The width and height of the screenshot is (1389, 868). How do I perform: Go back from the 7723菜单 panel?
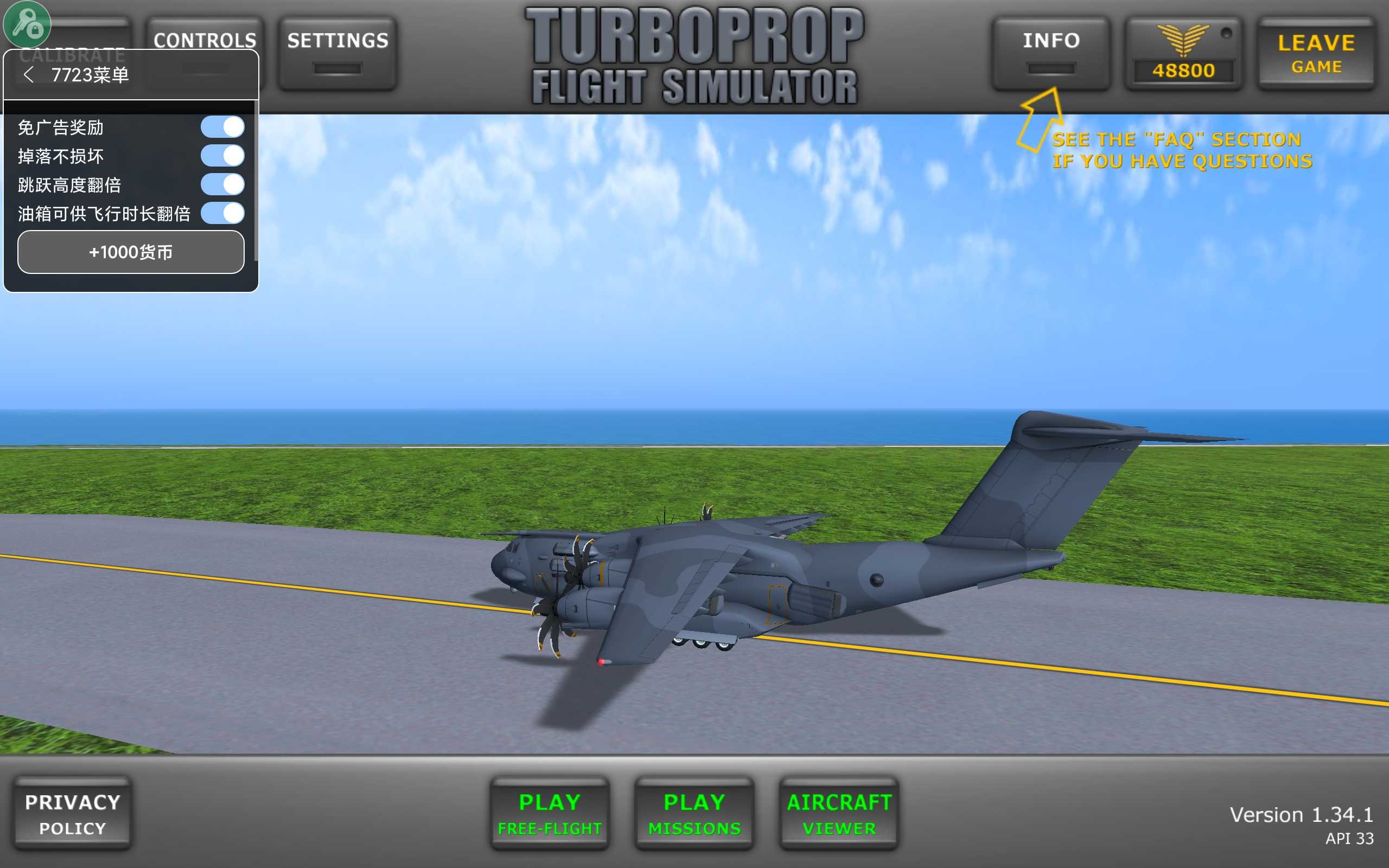(29, 75)
